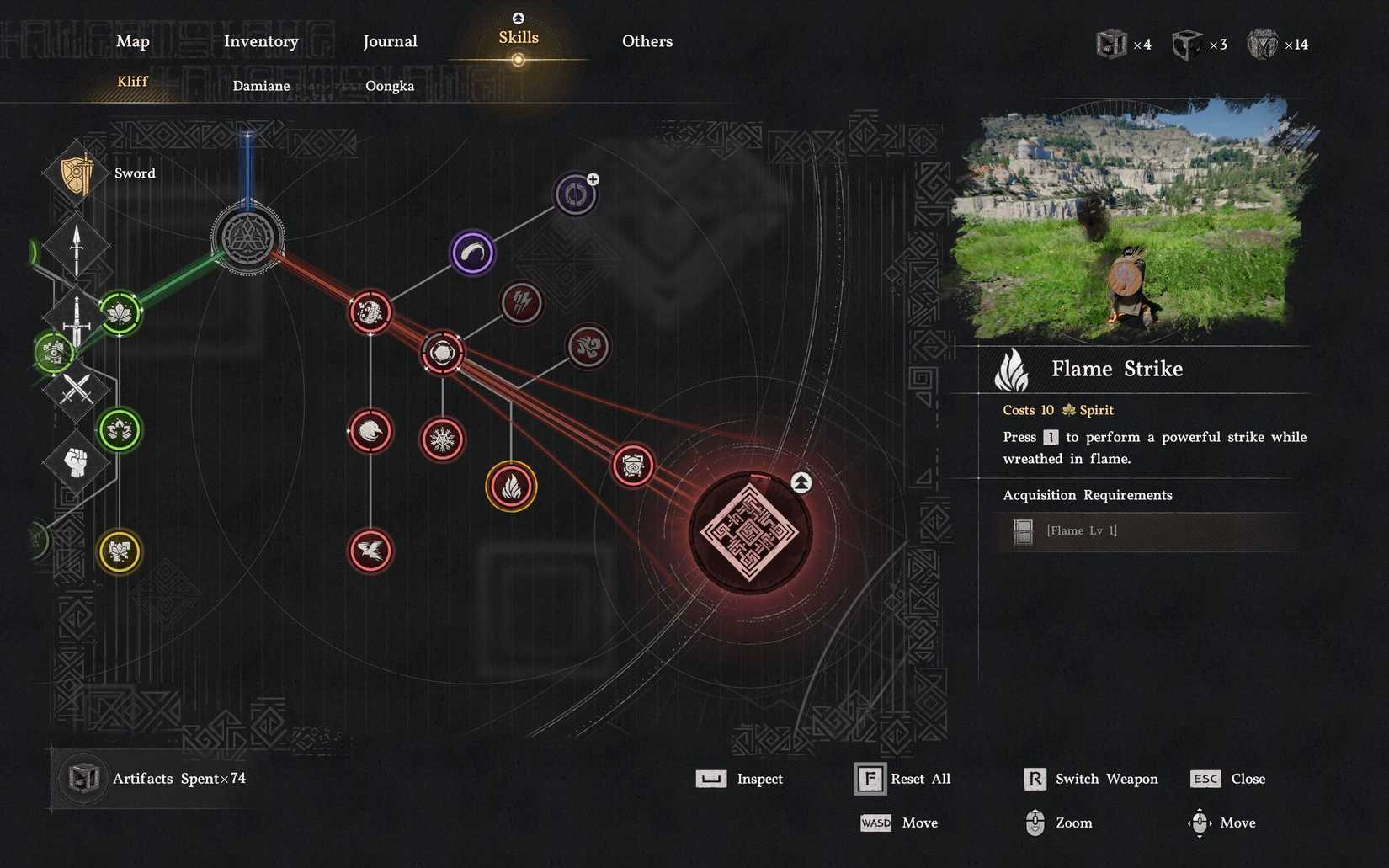Select the crossed swords weapon category
Viewport: 1389px width, 868px height.
(77, 389)
